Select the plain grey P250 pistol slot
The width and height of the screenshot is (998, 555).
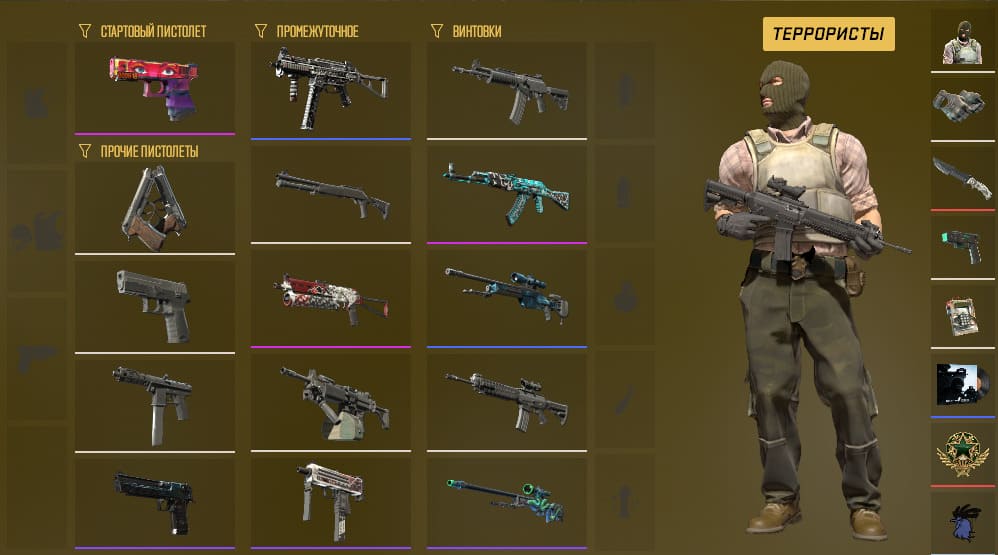154,304
